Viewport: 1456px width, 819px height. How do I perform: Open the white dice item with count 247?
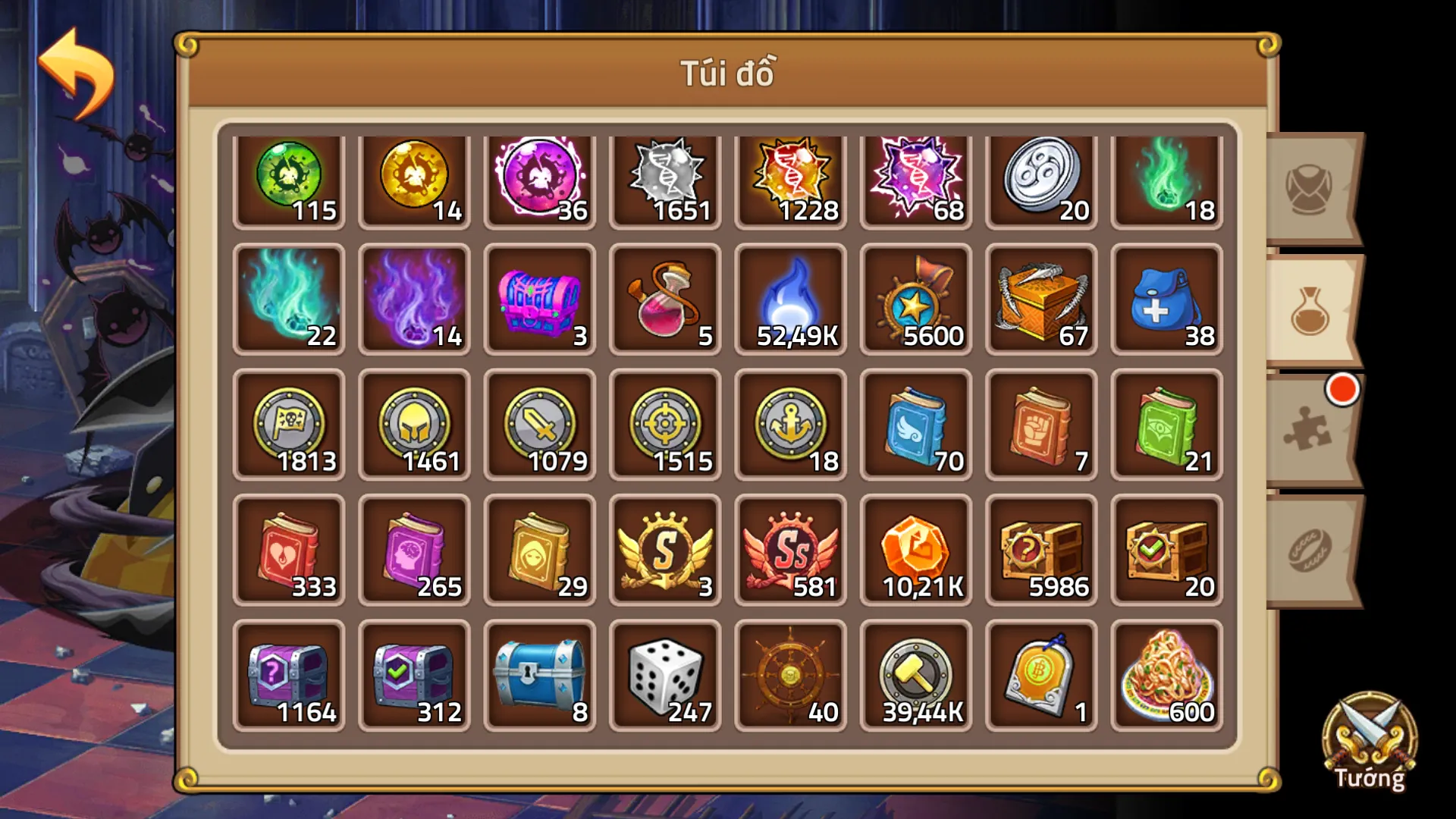coord(665,673)
